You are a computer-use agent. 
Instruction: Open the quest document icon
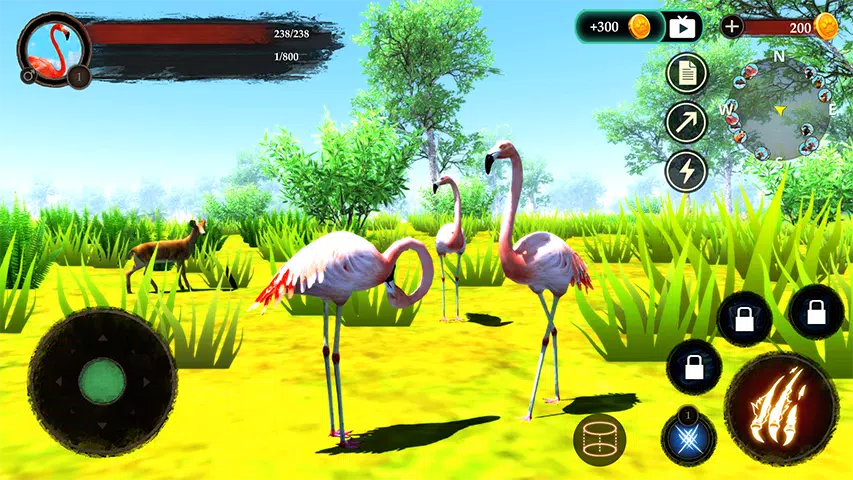(x=687, y=72)
